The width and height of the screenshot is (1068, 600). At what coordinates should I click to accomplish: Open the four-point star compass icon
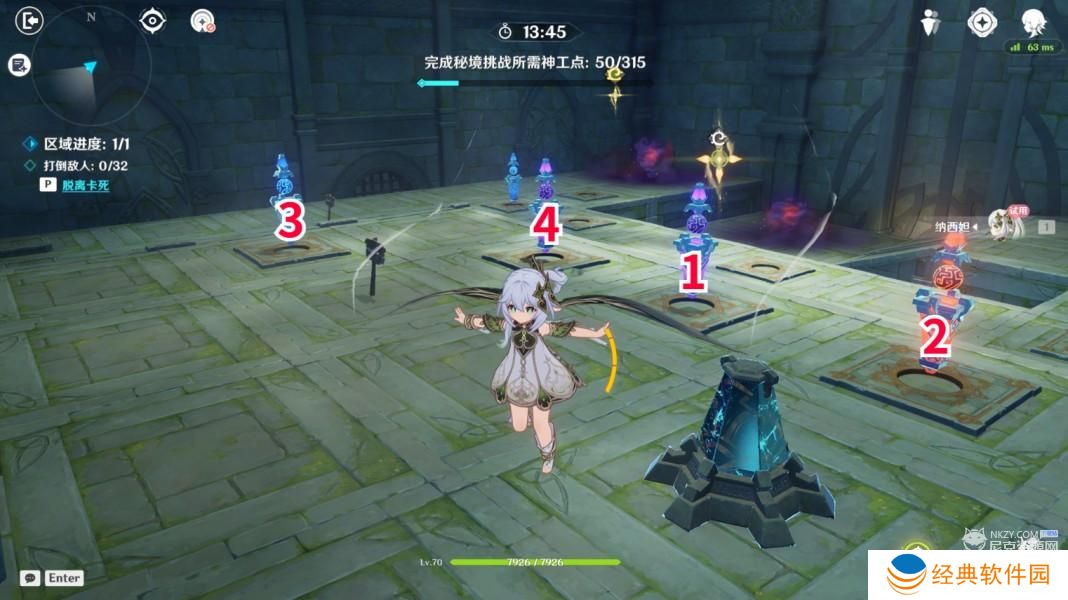(983, 22)
